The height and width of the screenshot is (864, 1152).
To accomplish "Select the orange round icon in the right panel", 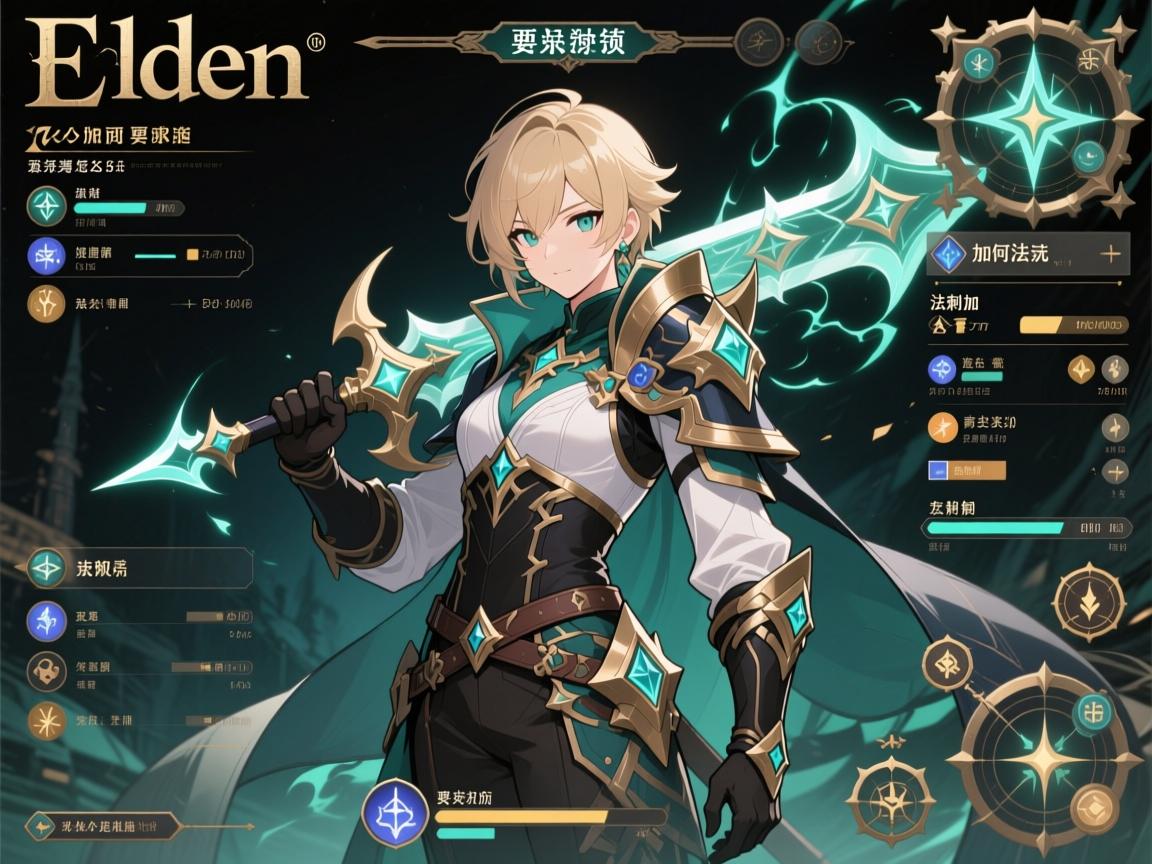I will (x=943, y=427).
